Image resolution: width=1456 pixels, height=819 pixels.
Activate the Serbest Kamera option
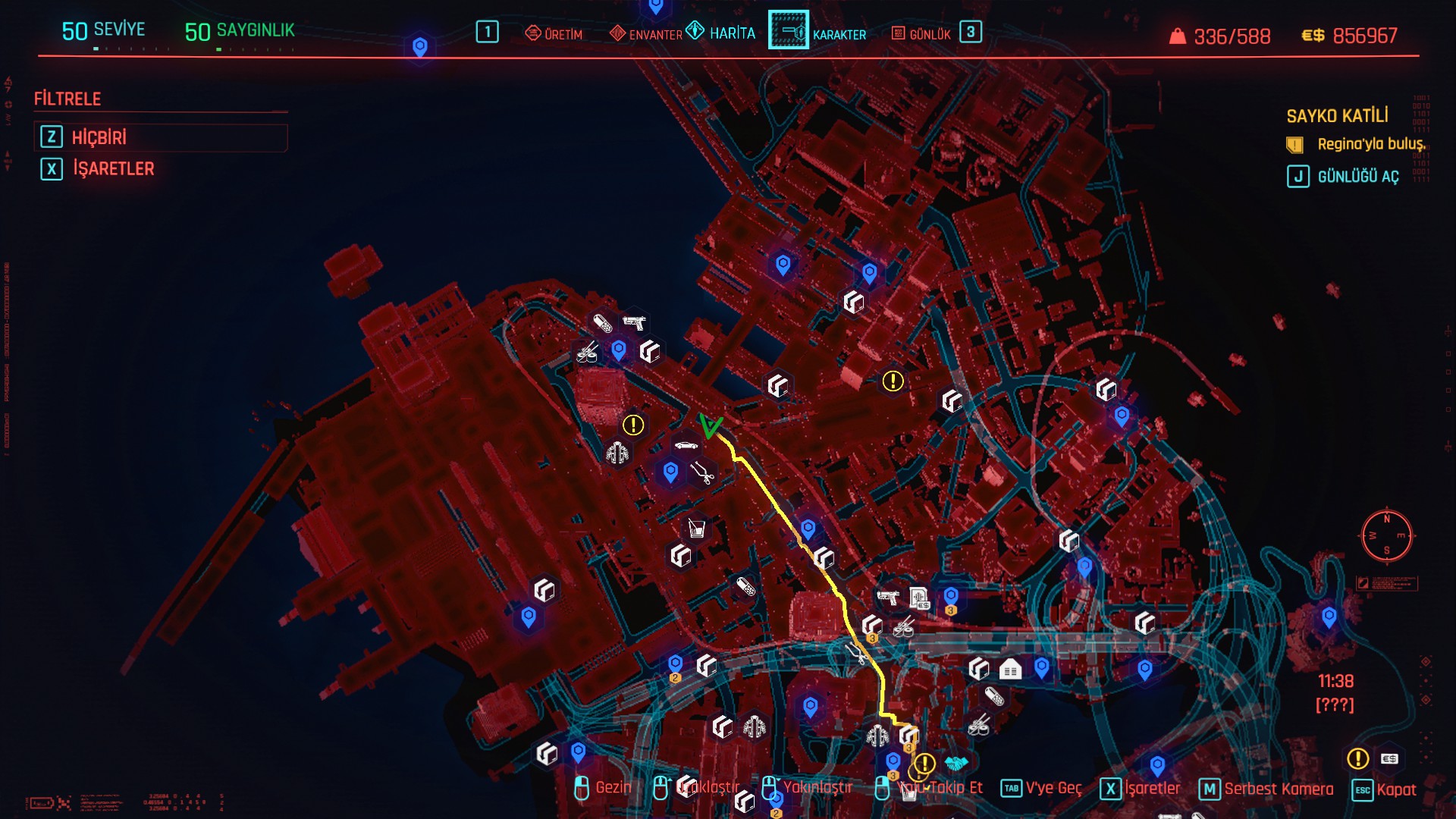1266,789
